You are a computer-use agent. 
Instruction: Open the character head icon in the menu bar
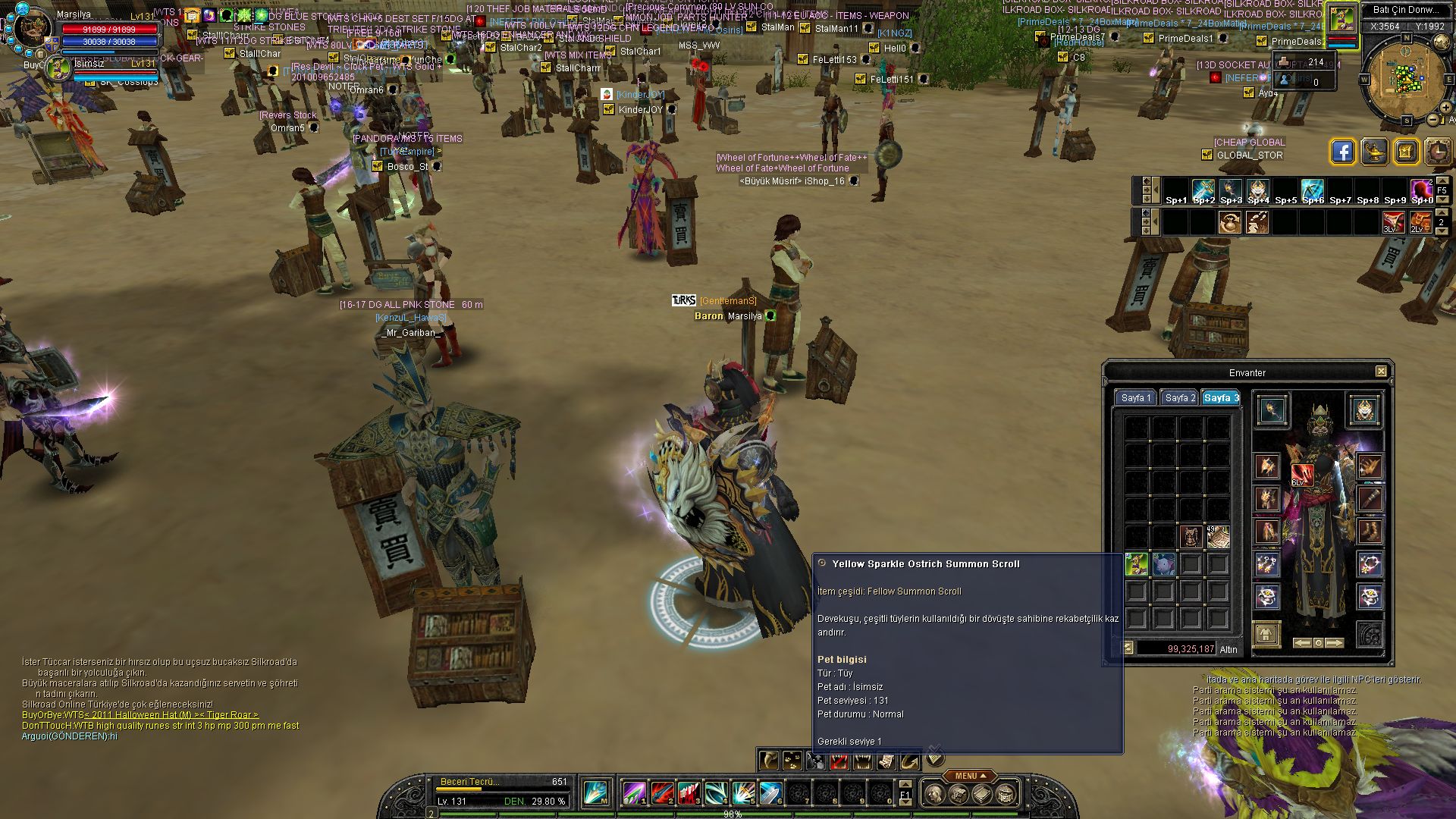point(935,794)
